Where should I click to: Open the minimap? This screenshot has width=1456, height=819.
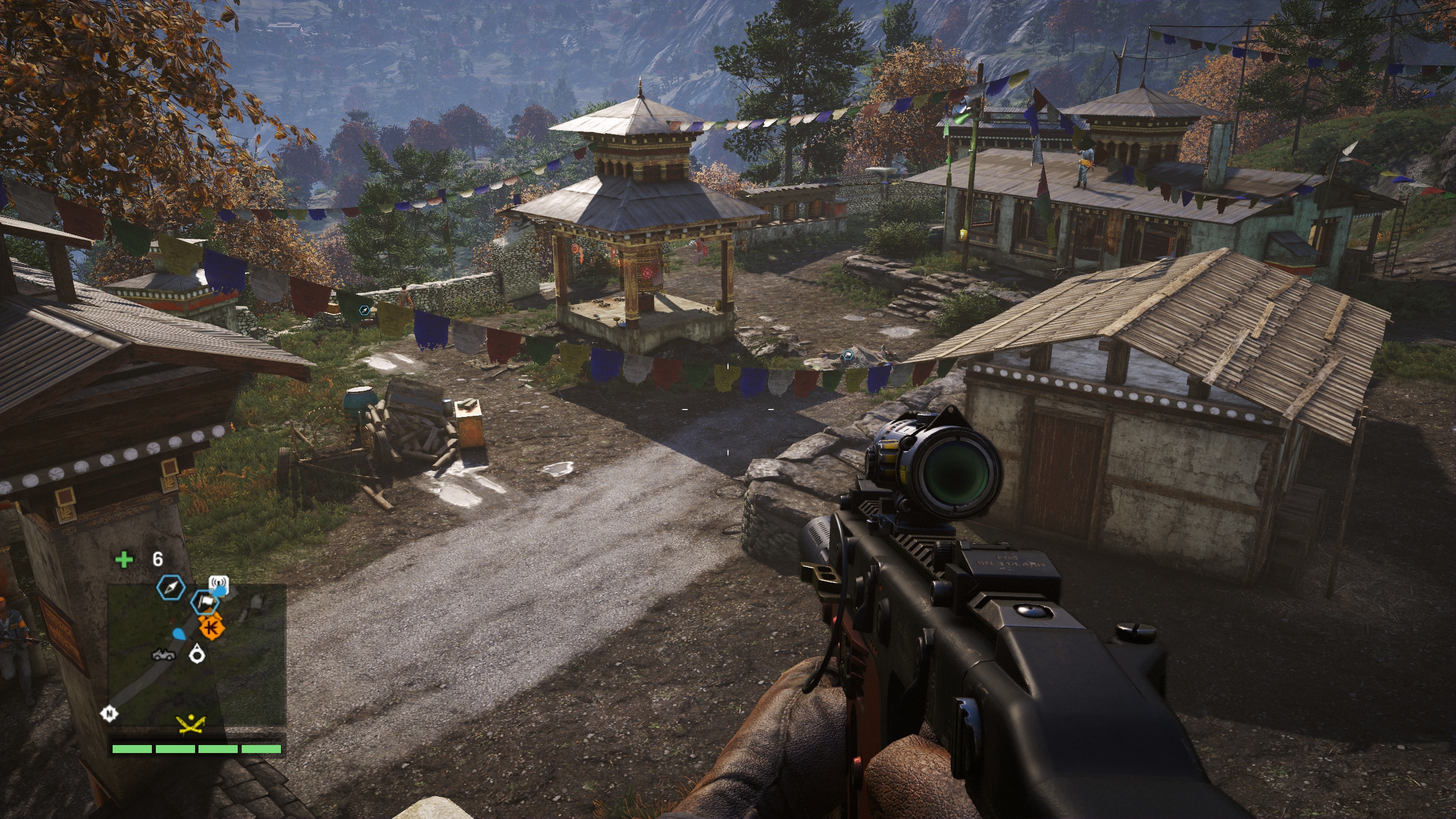[196, 654]
